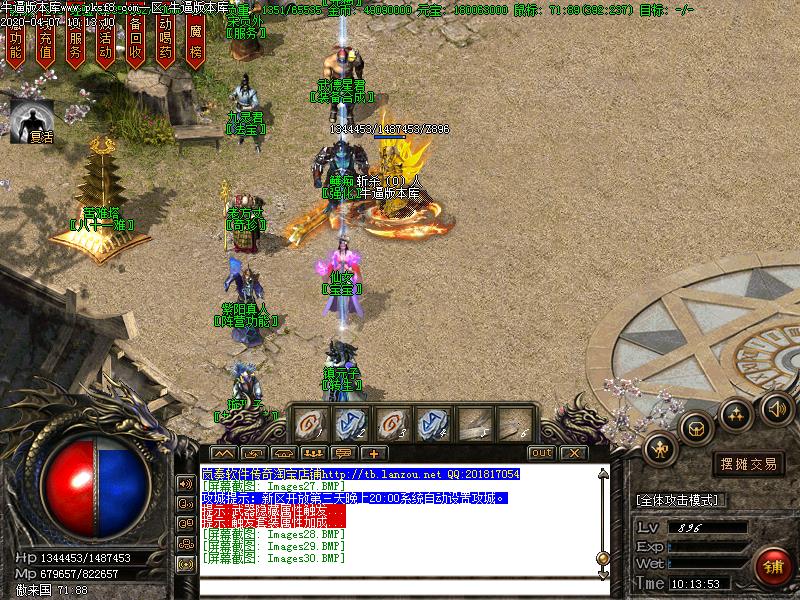Trigger the orange rune skill in slot 3
The width and height of the screenshot is (800, 600).
[390, 422]
